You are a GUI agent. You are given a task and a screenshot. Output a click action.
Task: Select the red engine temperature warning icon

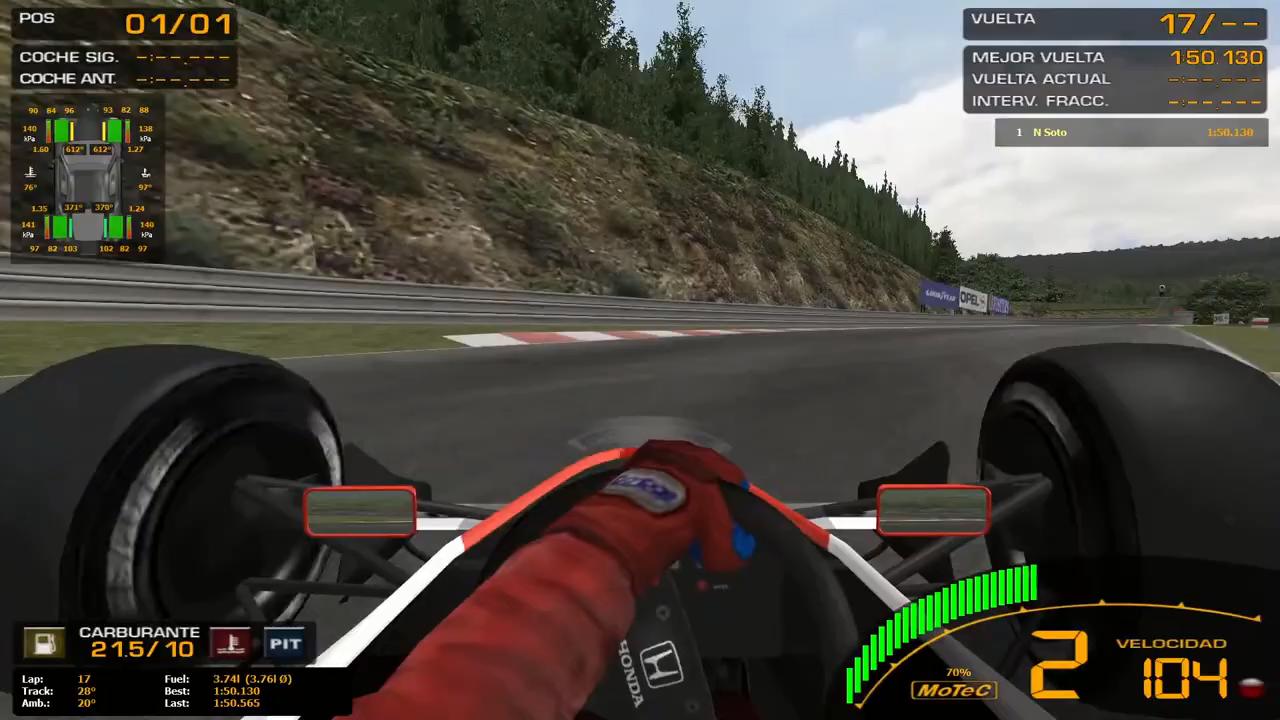[x=230, y=643]
